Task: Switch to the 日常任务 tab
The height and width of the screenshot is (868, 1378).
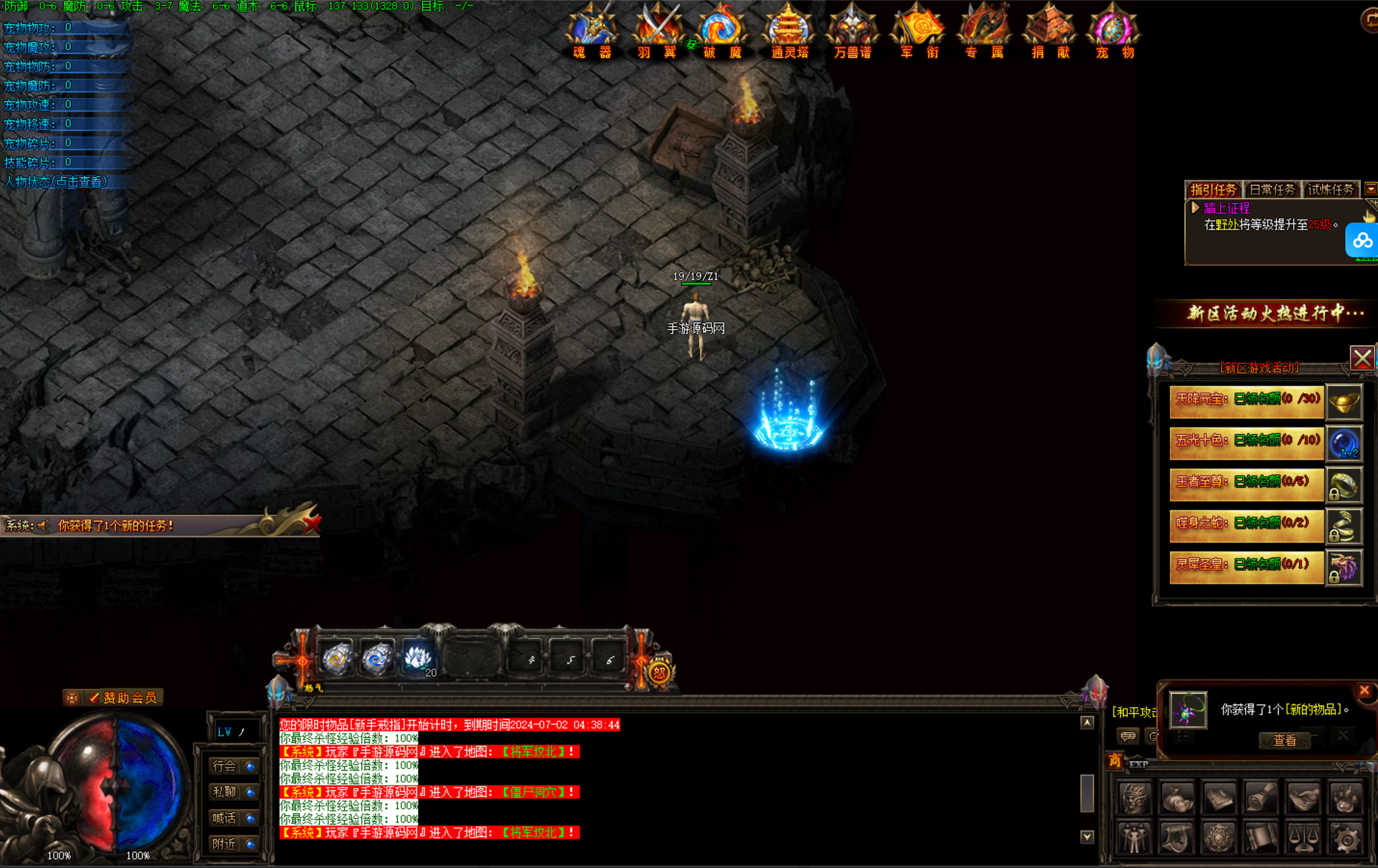Action: tap(1271, 190)
